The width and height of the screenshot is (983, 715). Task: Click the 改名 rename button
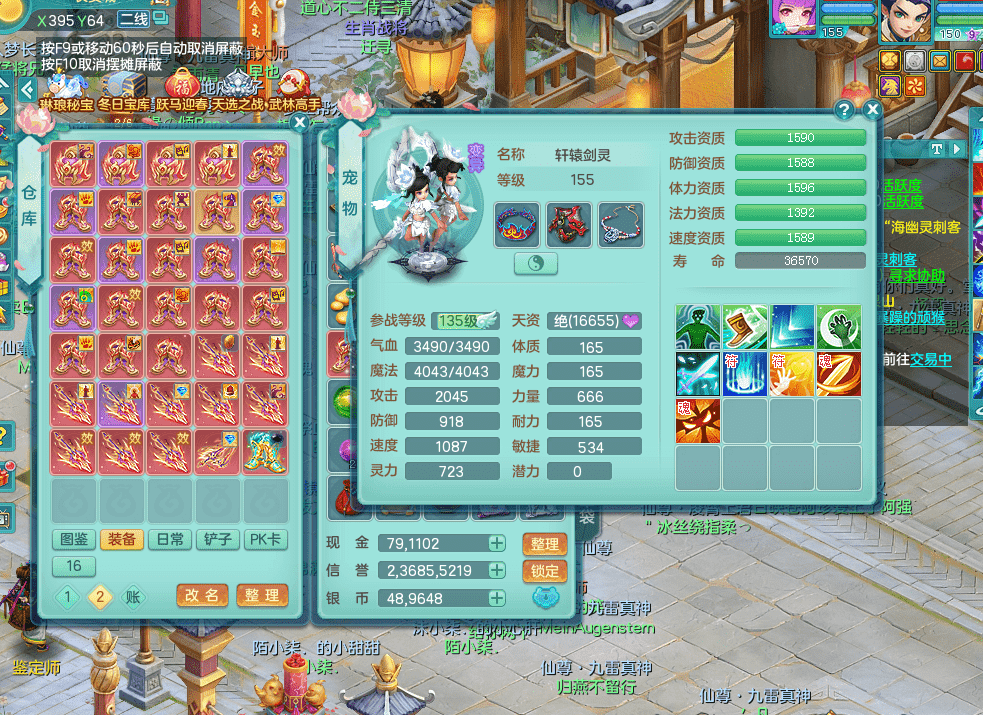pyautogui.click(x=202, y=595)
